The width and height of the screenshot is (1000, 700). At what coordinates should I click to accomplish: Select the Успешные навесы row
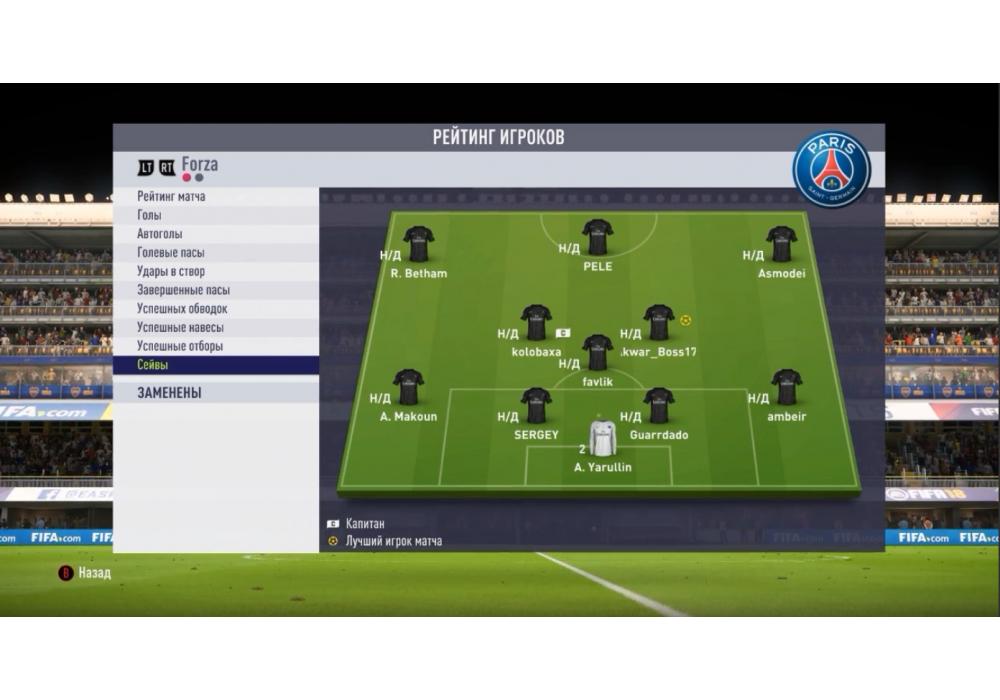pyautogui.click(x=180, y=328)
